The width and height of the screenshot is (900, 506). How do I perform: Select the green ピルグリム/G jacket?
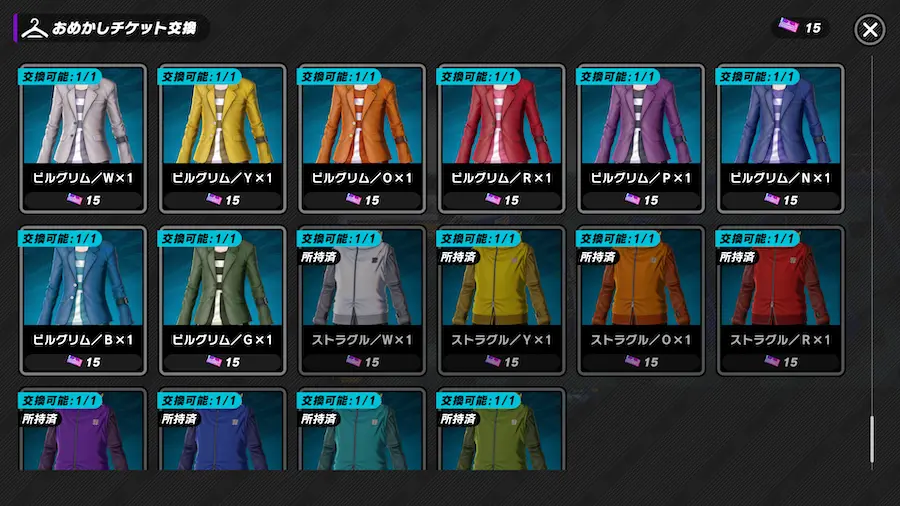[223, 300]
